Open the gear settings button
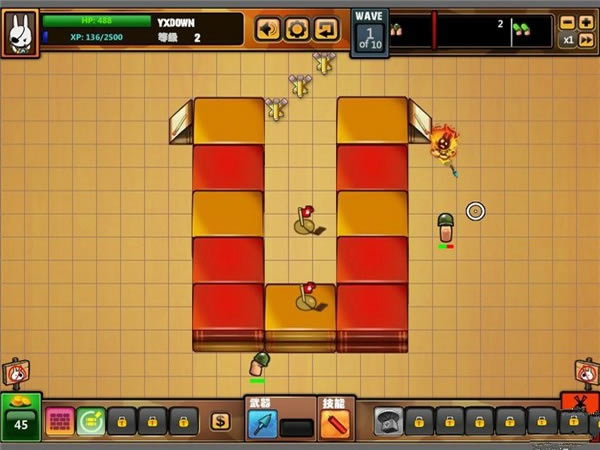The image size is (600, 450). click(x=297, y=29)
